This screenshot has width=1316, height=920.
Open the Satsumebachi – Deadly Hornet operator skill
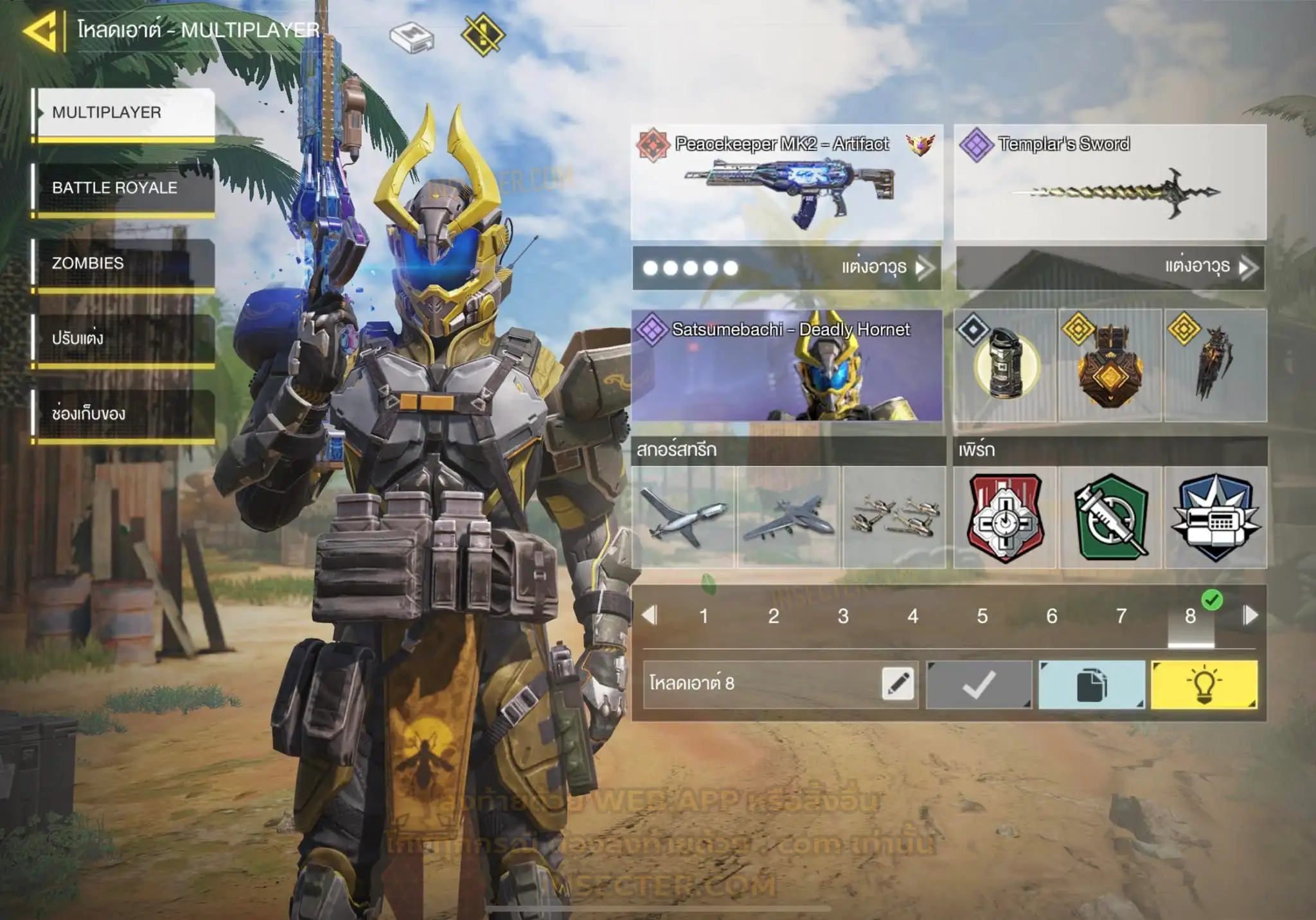787,365
